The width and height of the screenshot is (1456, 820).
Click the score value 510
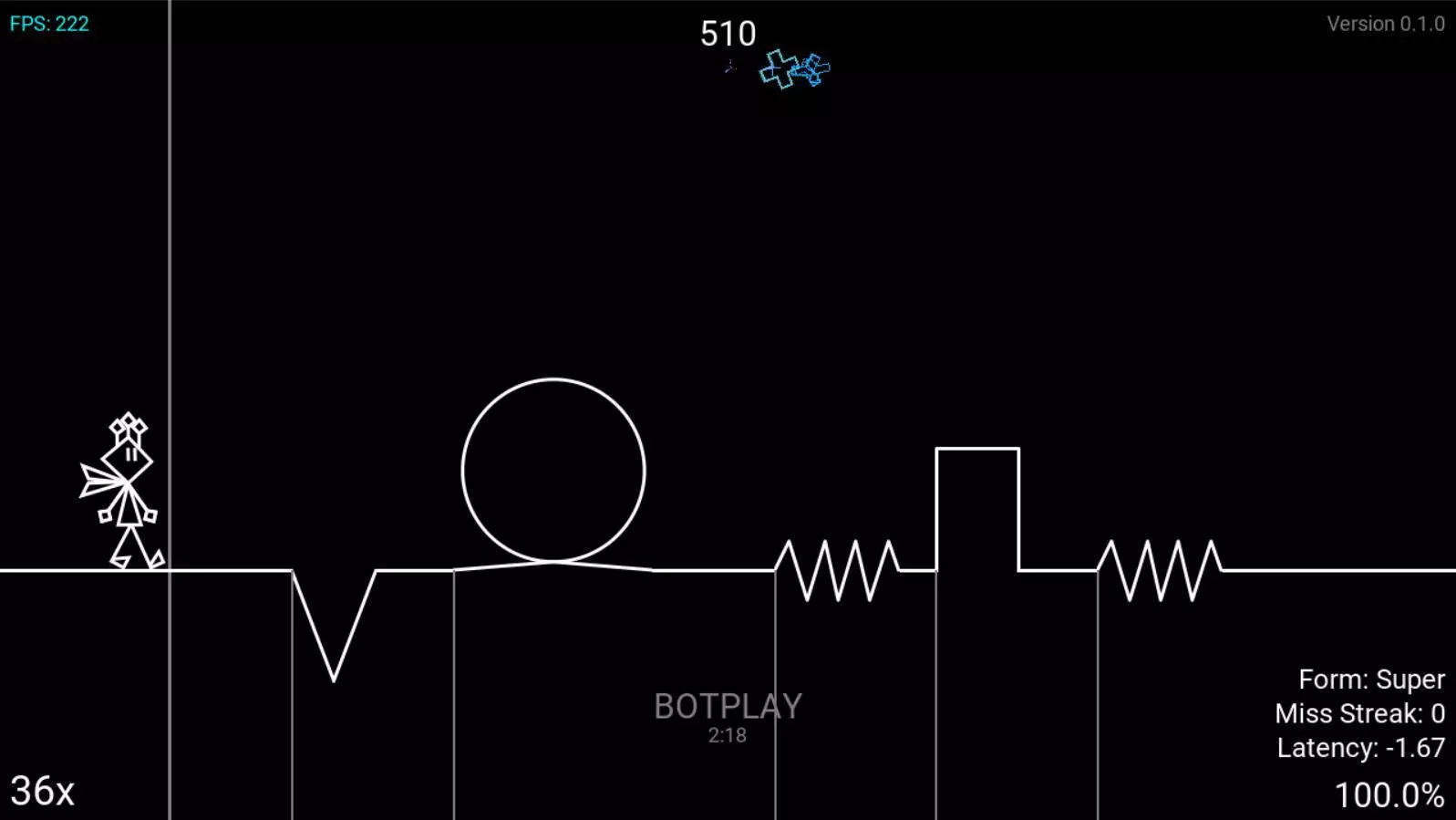[x=727, y=31]
